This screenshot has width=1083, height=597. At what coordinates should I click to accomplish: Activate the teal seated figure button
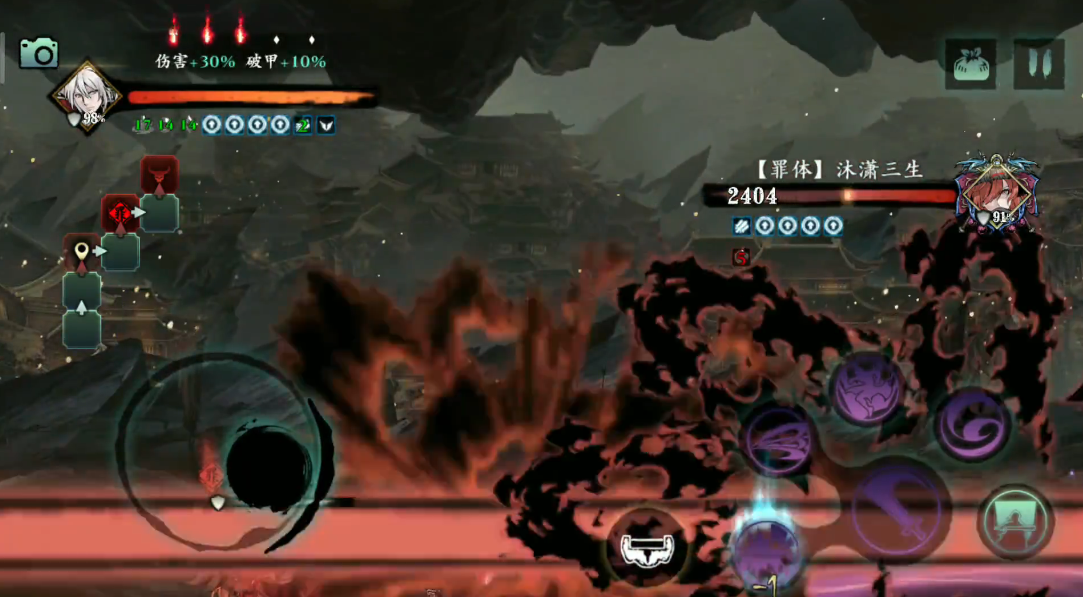coord(1015,520)
